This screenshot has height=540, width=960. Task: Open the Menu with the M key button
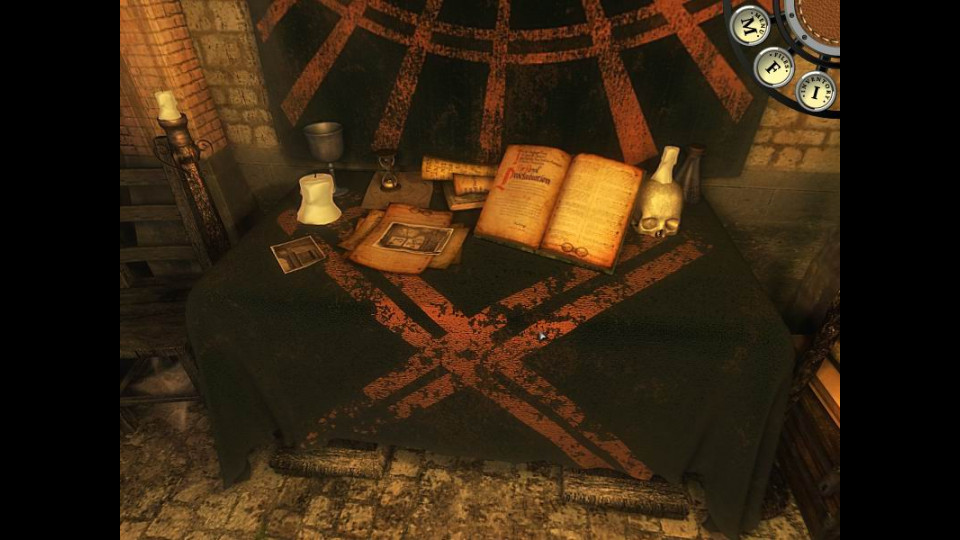(x=749, y=25)
